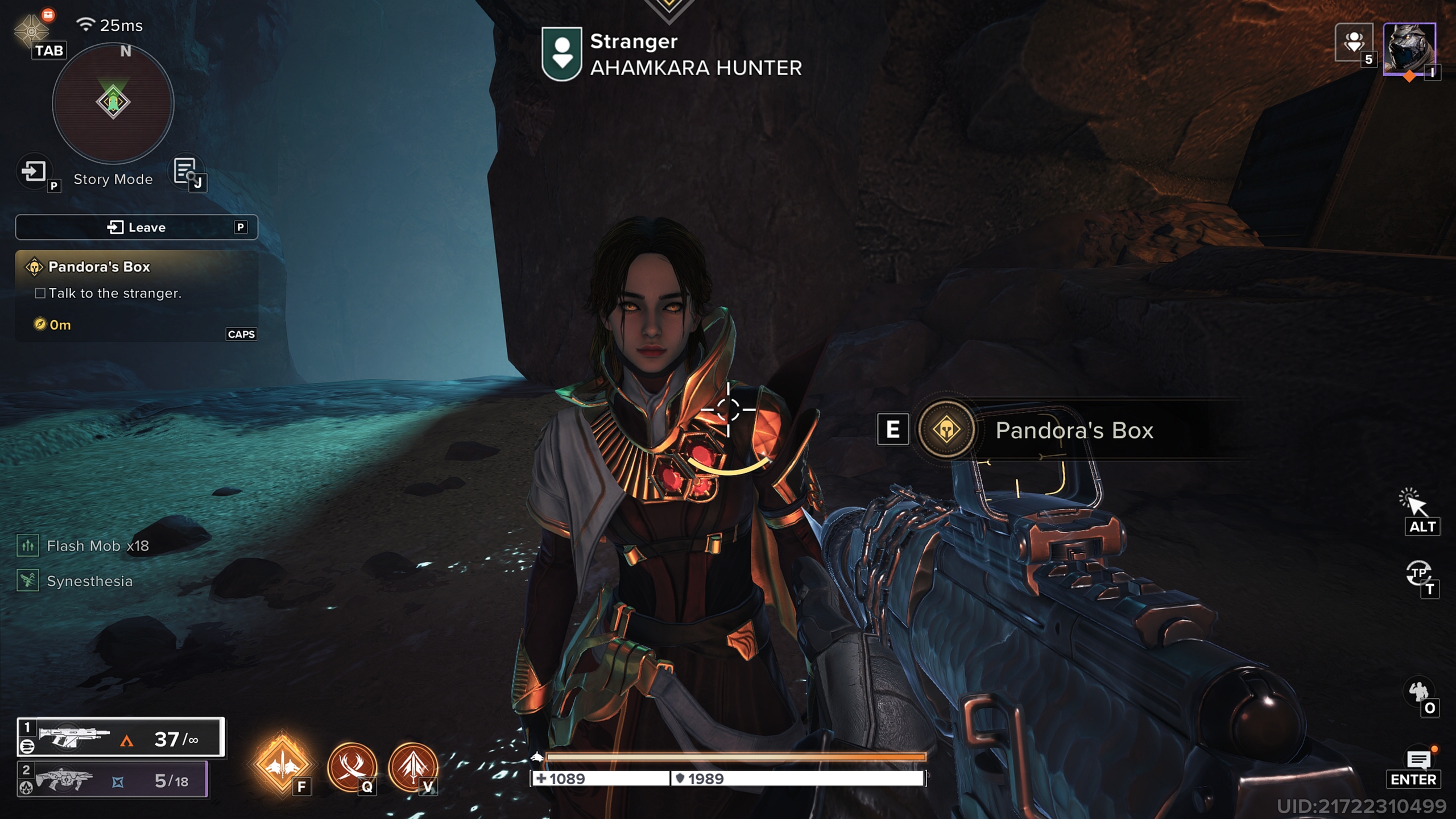The image size is (1456, 819).
Task: Open the circular minimap
Action: (x=113, y=104)
